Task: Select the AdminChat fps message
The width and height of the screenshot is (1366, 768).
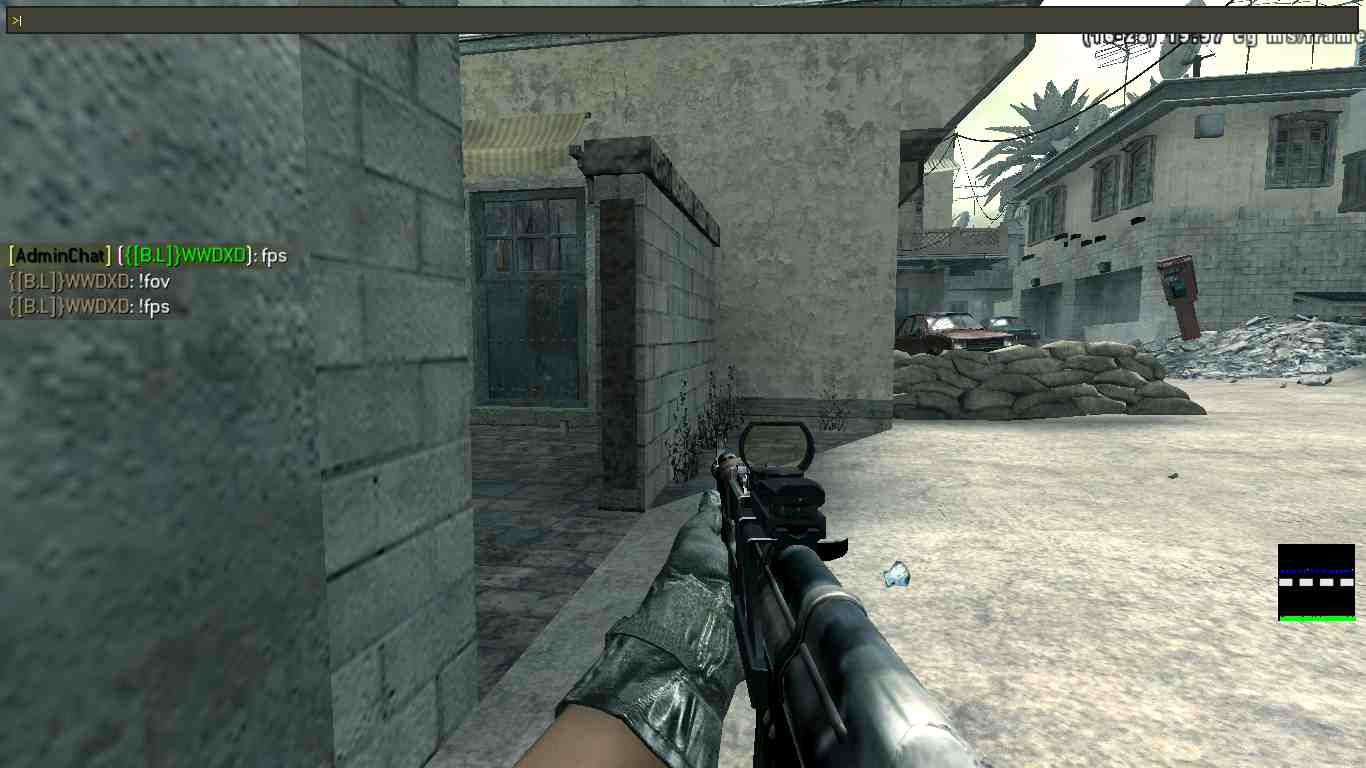Action: tap(145, 256)
